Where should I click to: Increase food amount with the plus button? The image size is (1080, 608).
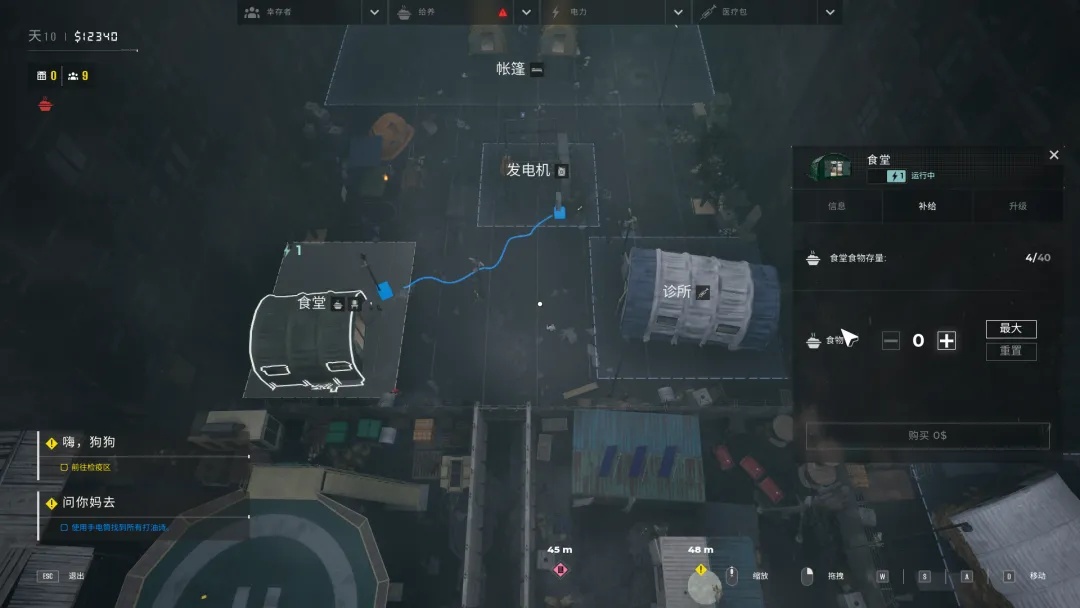coord(946,341)
